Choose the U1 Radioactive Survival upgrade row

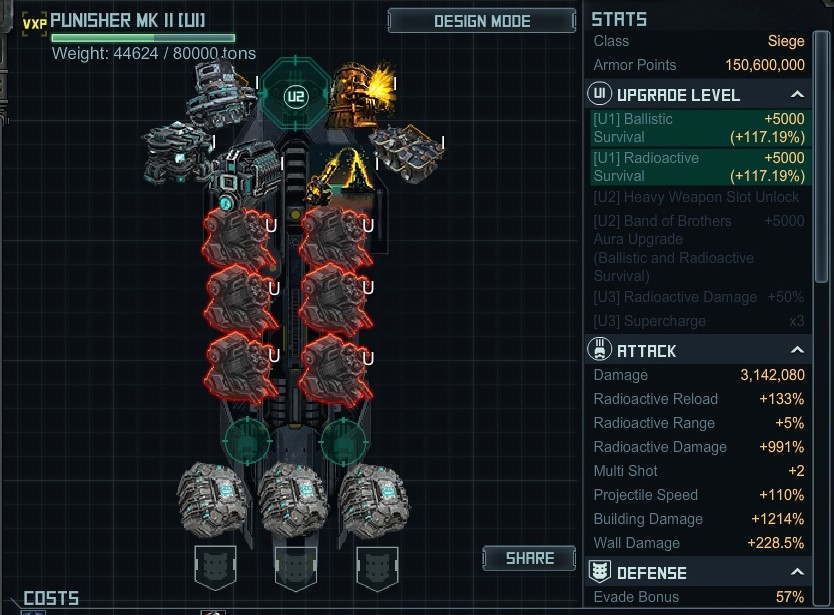click(x=698, y=167)
